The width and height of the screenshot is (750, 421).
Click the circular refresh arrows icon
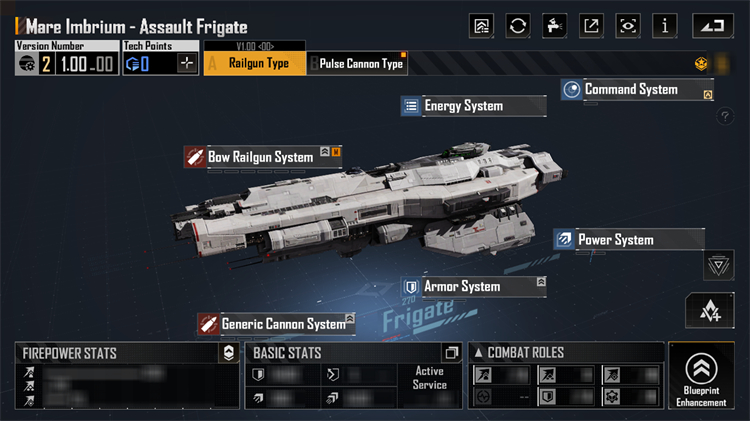click(x=518, y=25)
